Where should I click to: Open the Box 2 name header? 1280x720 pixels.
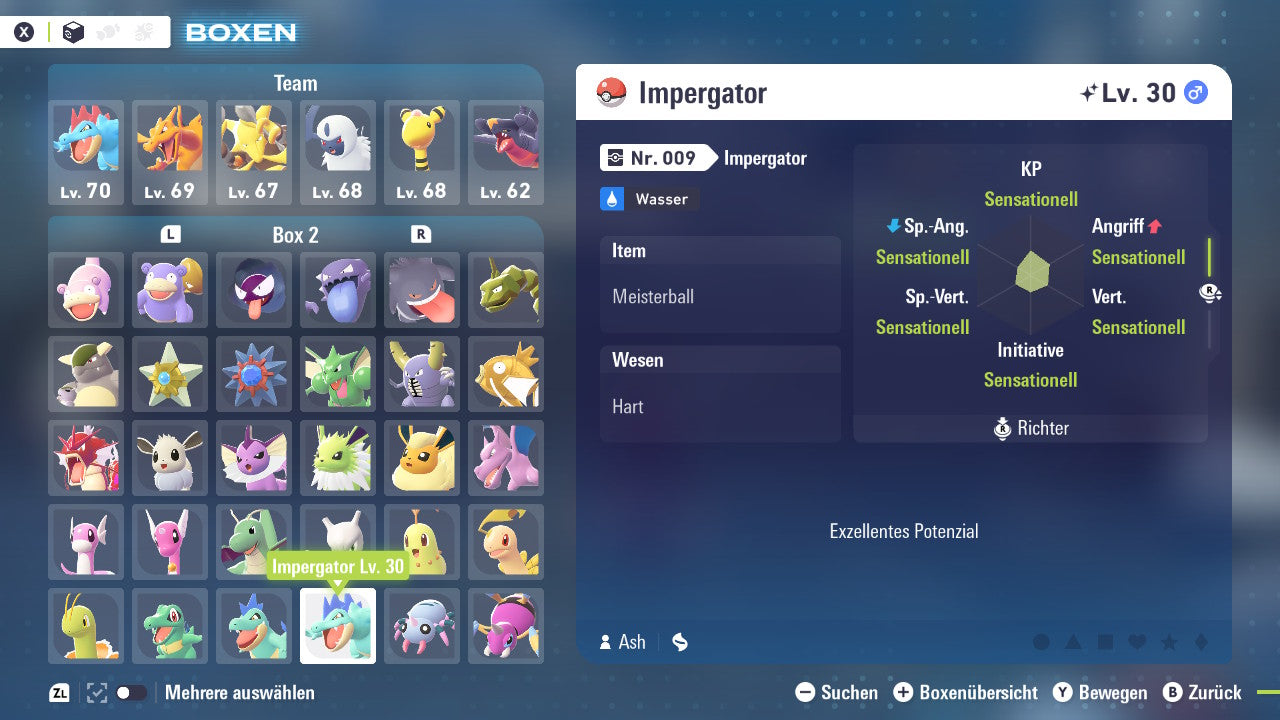tap(295, 235)
